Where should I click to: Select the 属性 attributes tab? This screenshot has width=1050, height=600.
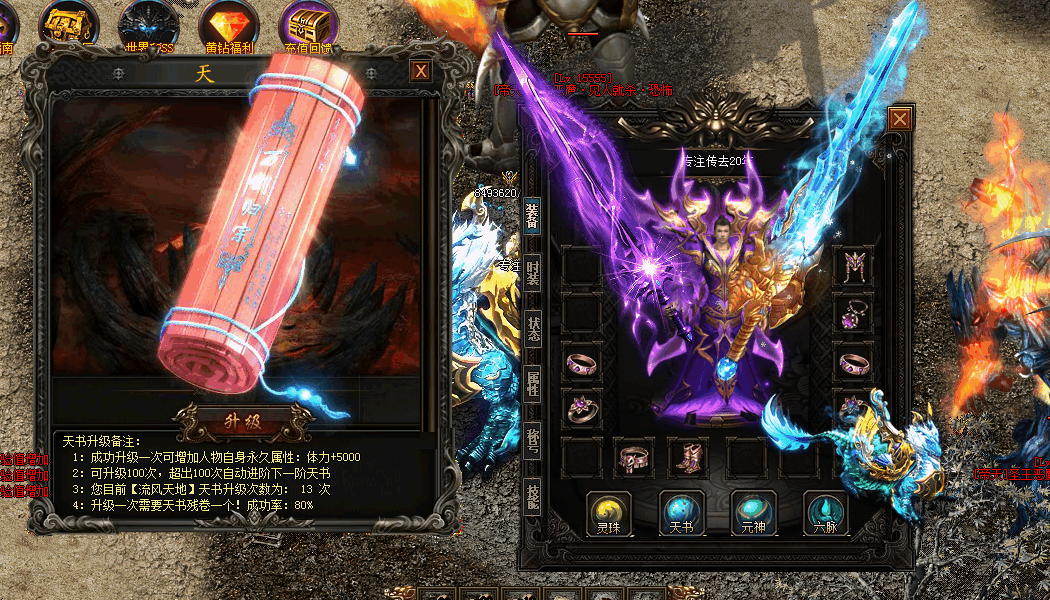tap(533, 382)
